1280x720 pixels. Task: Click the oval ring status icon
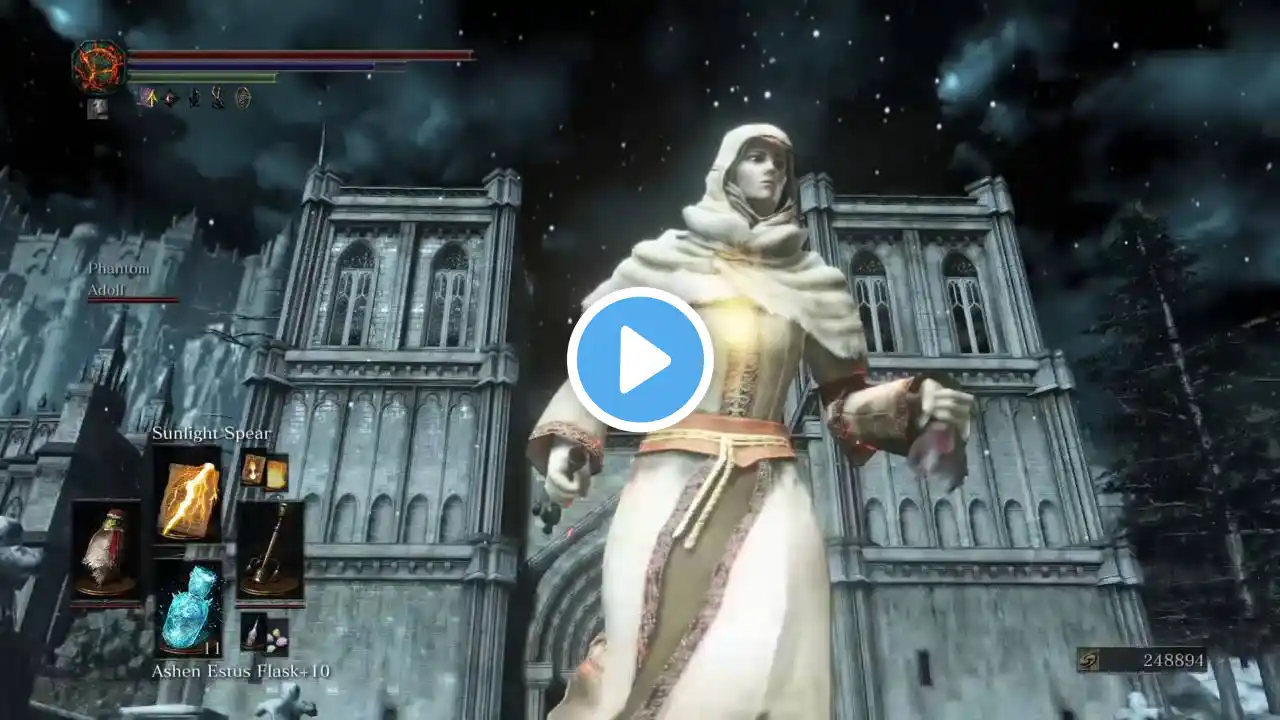point(242,97)
